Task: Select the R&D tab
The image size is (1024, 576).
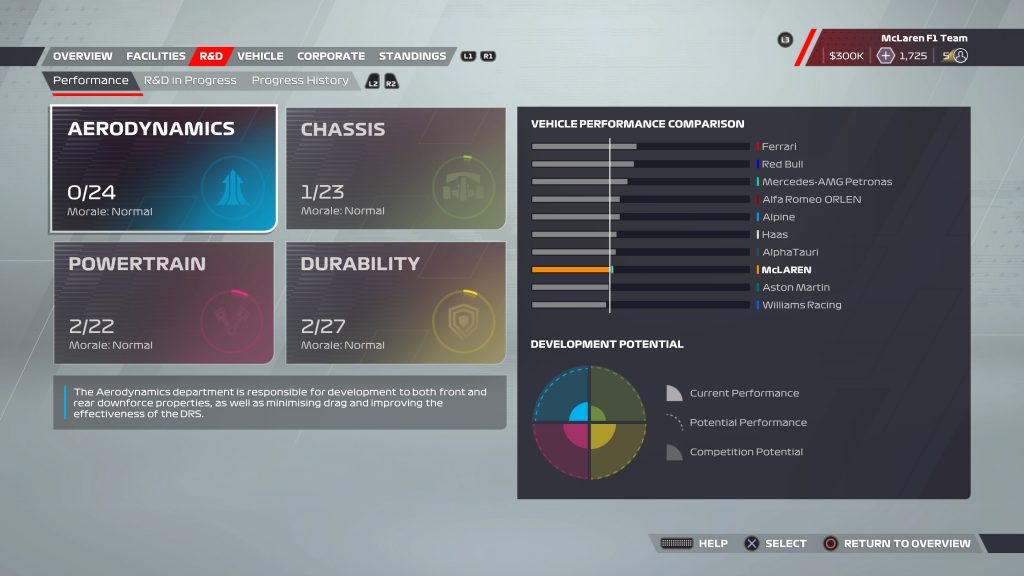Action: pyautogui.click(x=211, y=56)
